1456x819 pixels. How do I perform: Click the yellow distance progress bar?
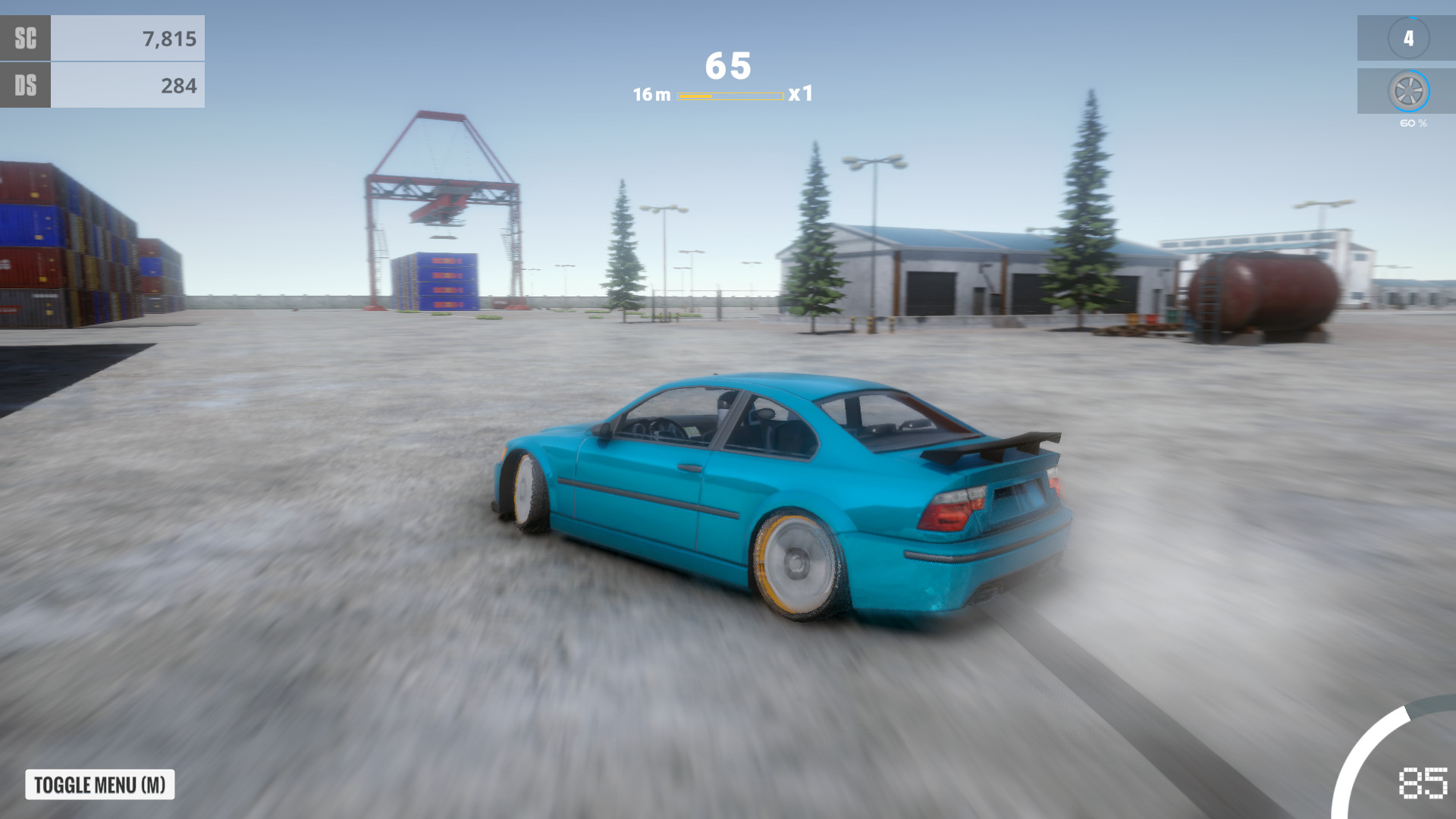[x=729, y=96]
